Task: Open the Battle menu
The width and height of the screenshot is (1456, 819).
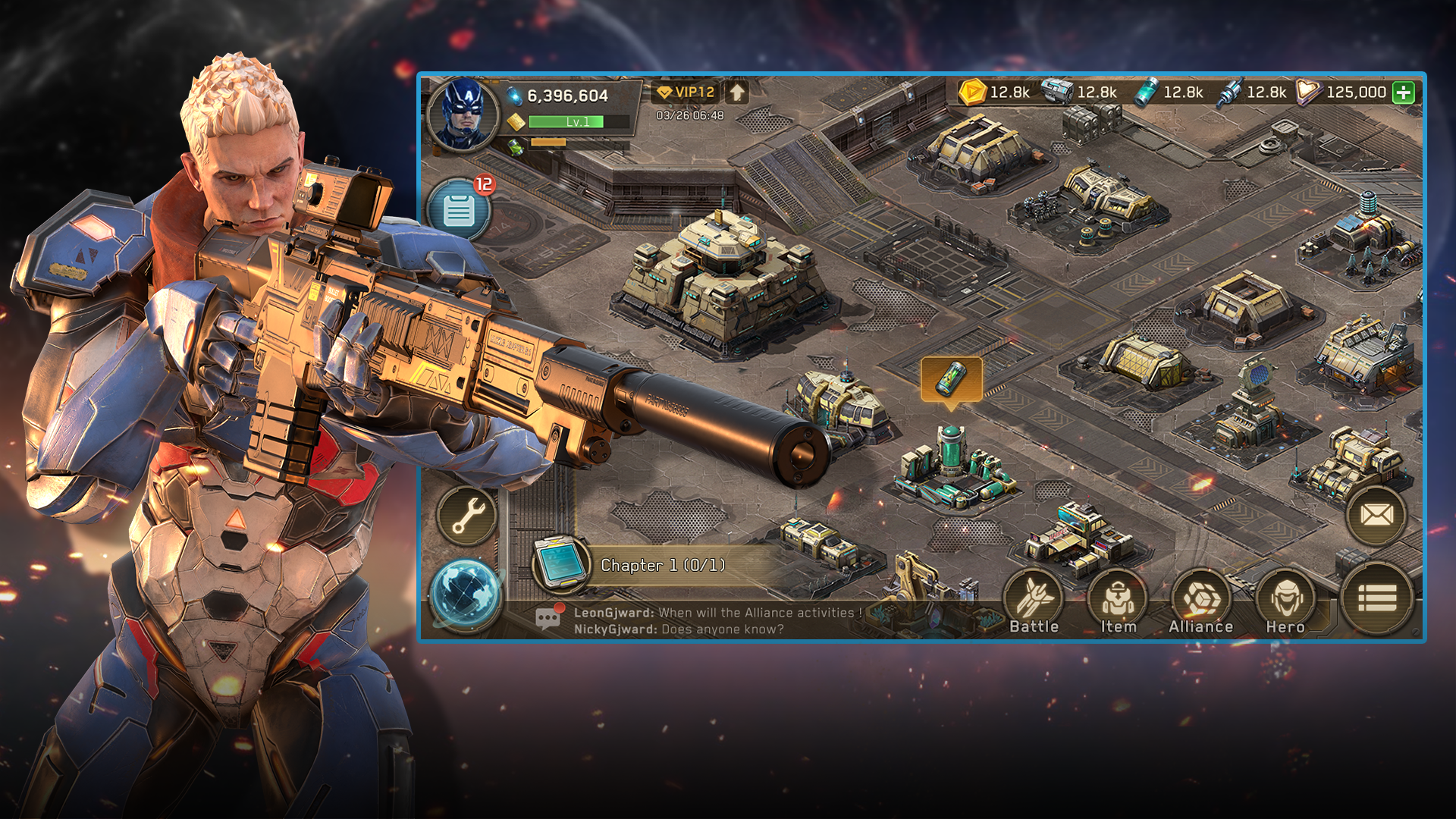Action: click(1034, 603)
